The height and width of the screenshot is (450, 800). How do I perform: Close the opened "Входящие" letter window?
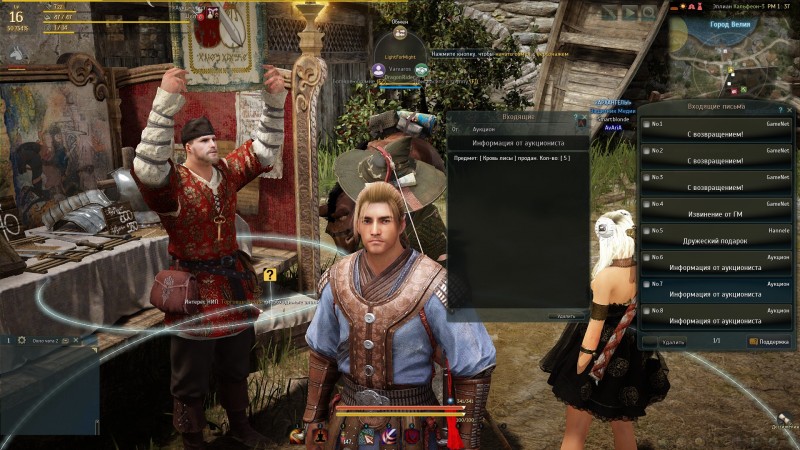581,118
